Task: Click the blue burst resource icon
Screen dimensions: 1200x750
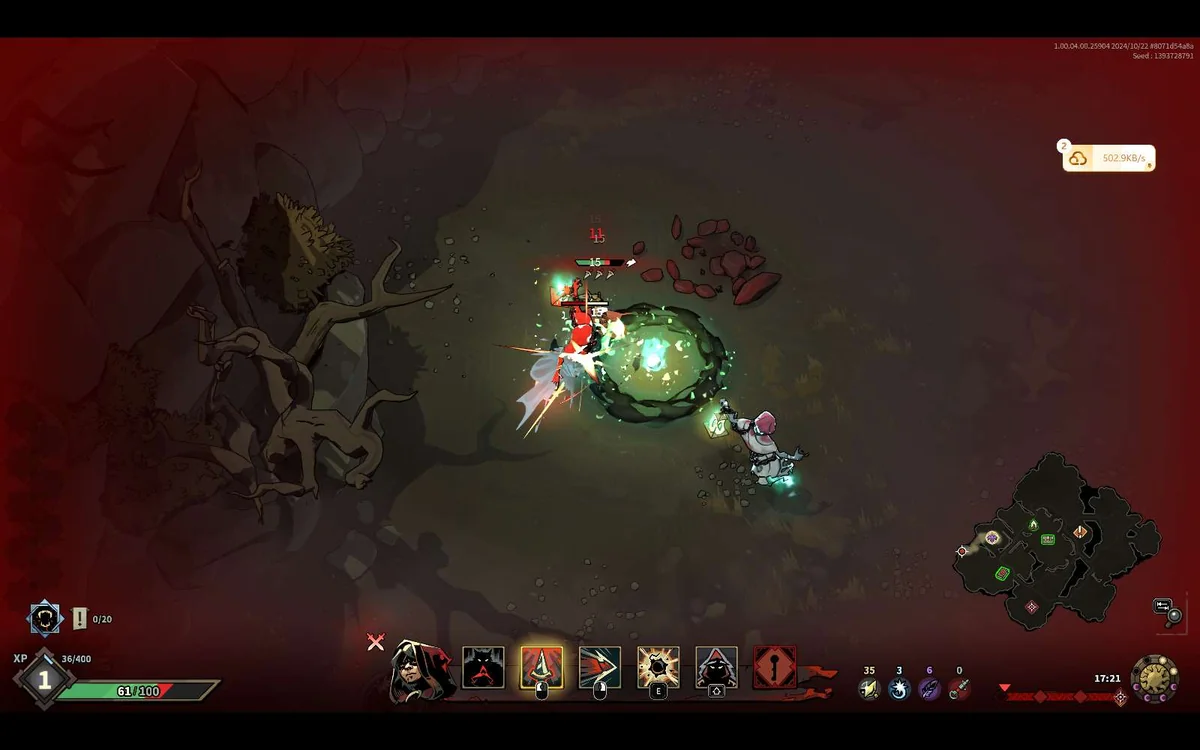Action: pos(899,688)
